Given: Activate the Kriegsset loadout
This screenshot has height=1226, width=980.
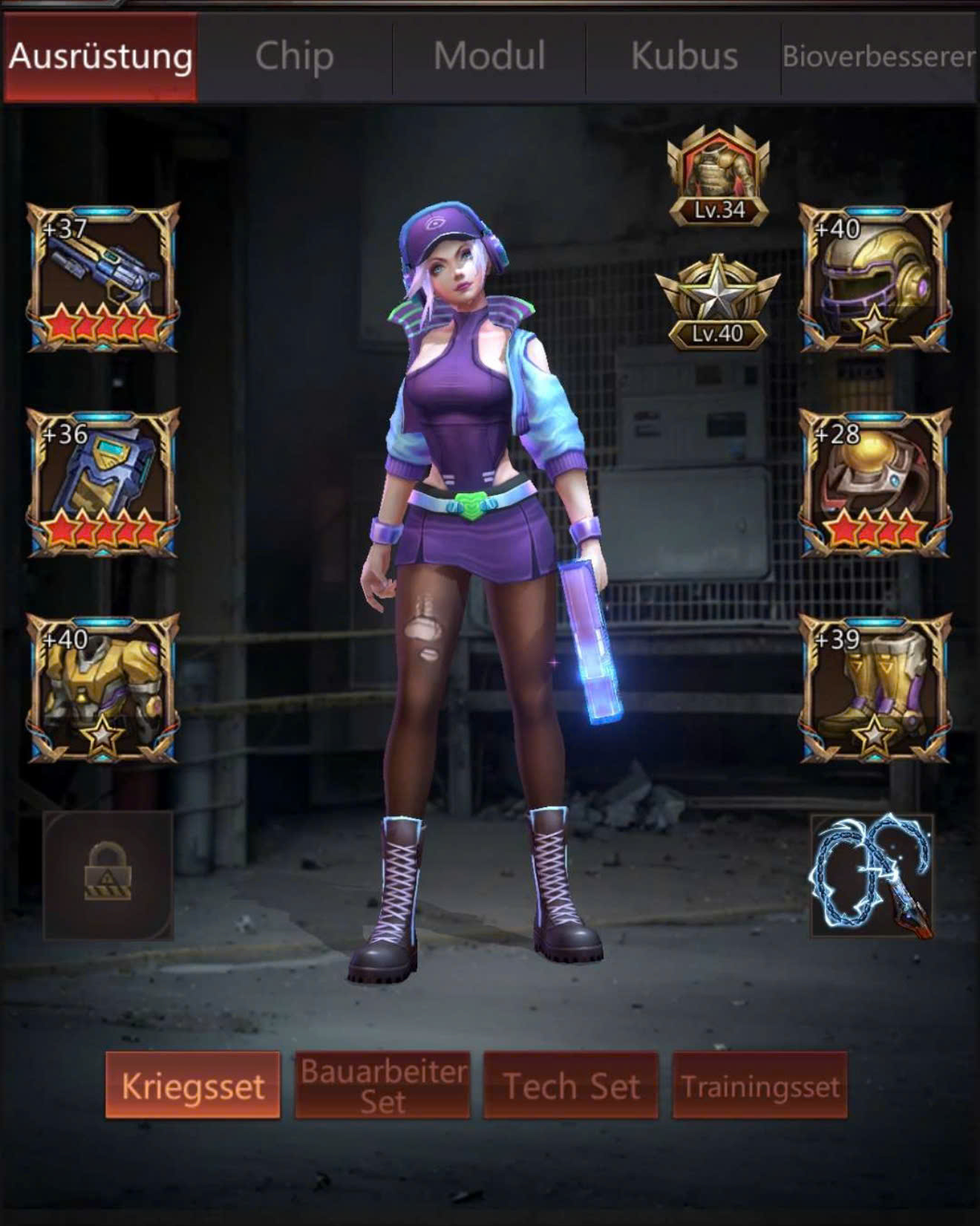Looking at the screenshot, I should click(x=193, y=1086).
